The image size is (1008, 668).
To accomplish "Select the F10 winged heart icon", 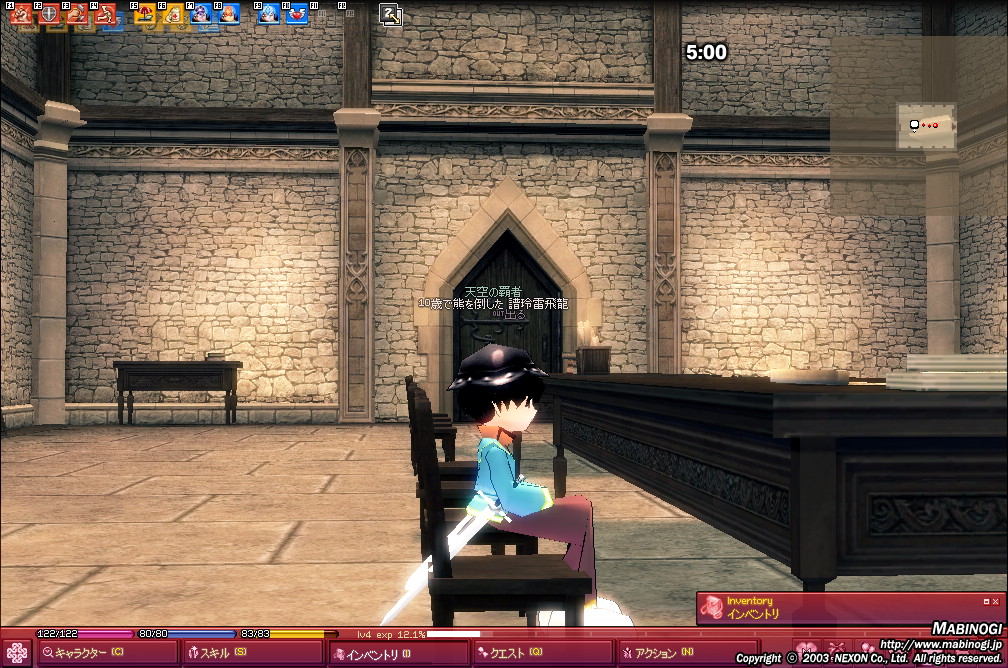I will 297,14.
